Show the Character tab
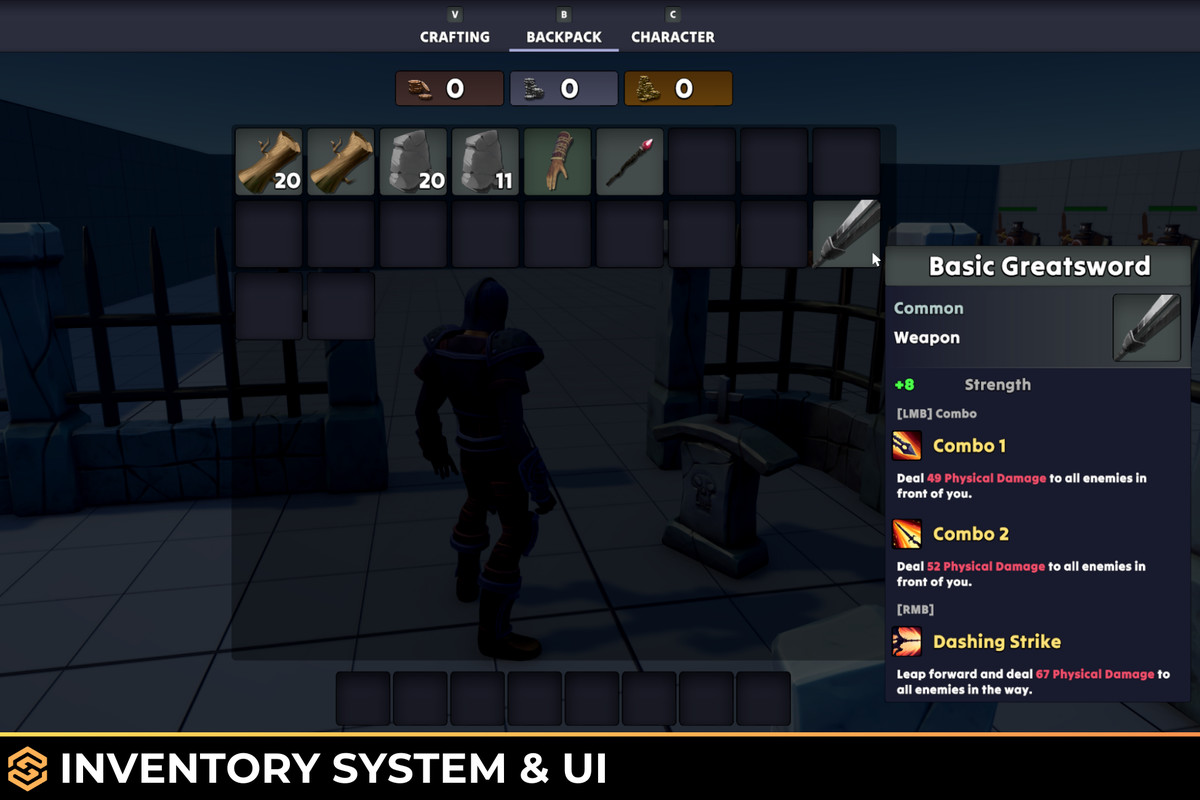 coord(673,37)
